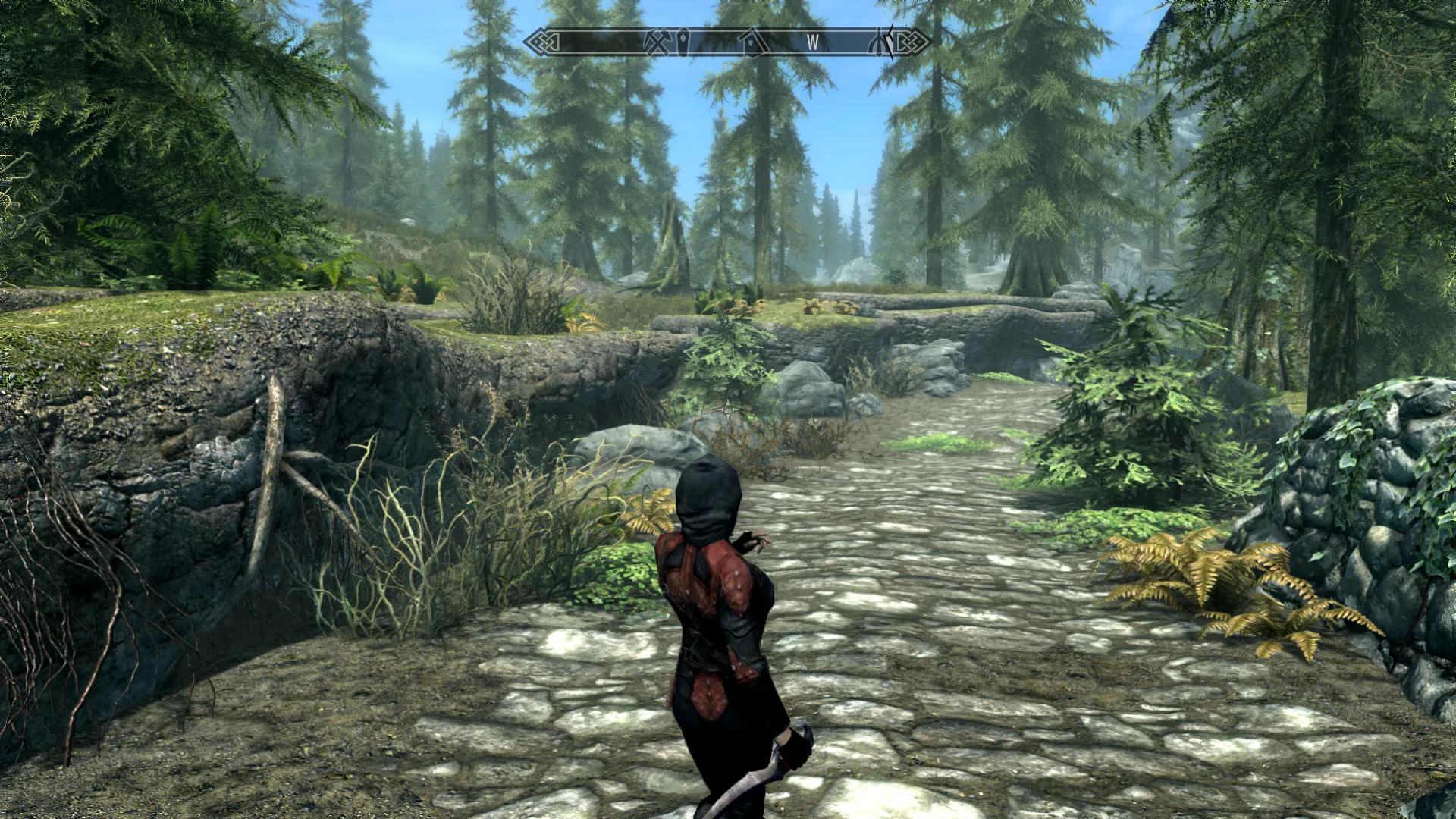Select the standing stone marker on compass
The image size is (1456, 819).
(x=685, y=41)
